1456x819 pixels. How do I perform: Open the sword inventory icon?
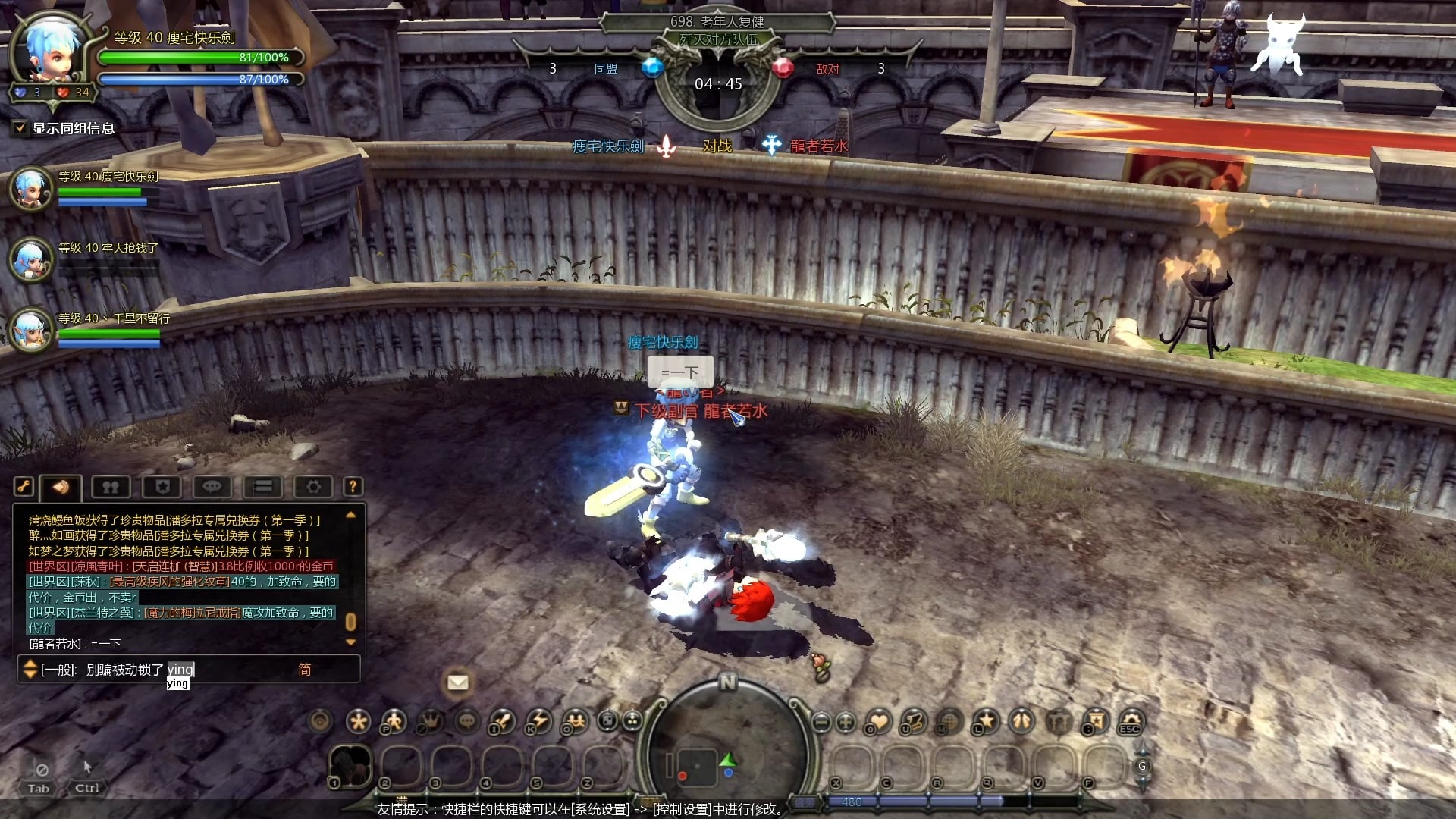(x=502, y=721)
